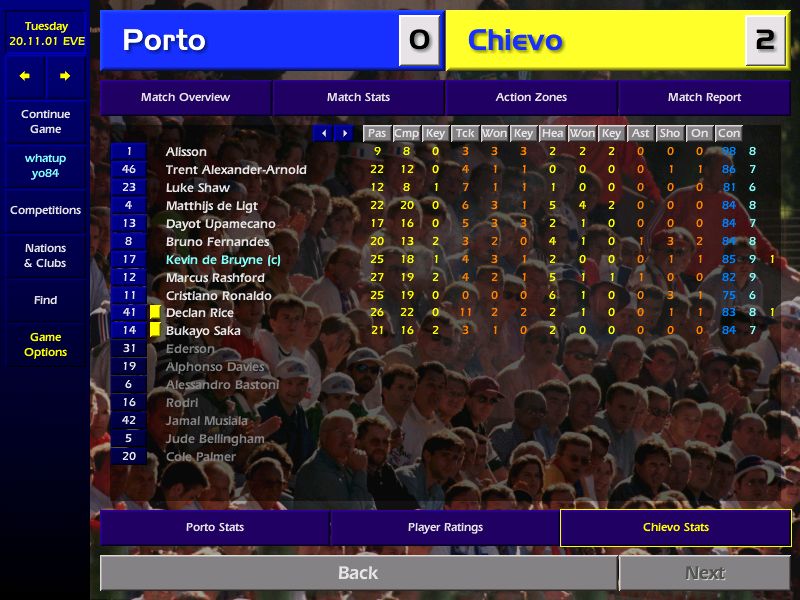This screenshot has height=600, width=800.
Task: Select the Chievo Stats tab
Action: [675, 527]
